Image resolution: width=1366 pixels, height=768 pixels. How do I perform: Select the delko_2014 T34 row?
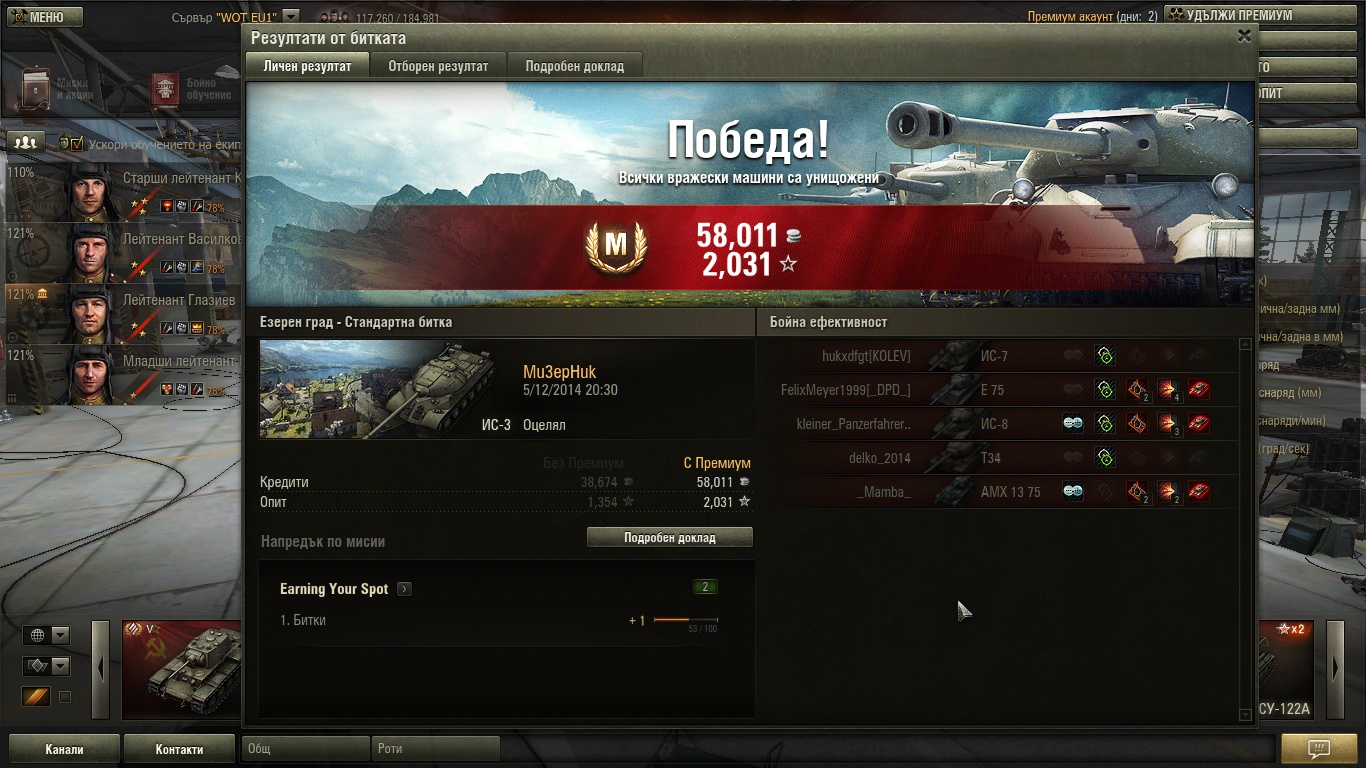coord(1000,458)
